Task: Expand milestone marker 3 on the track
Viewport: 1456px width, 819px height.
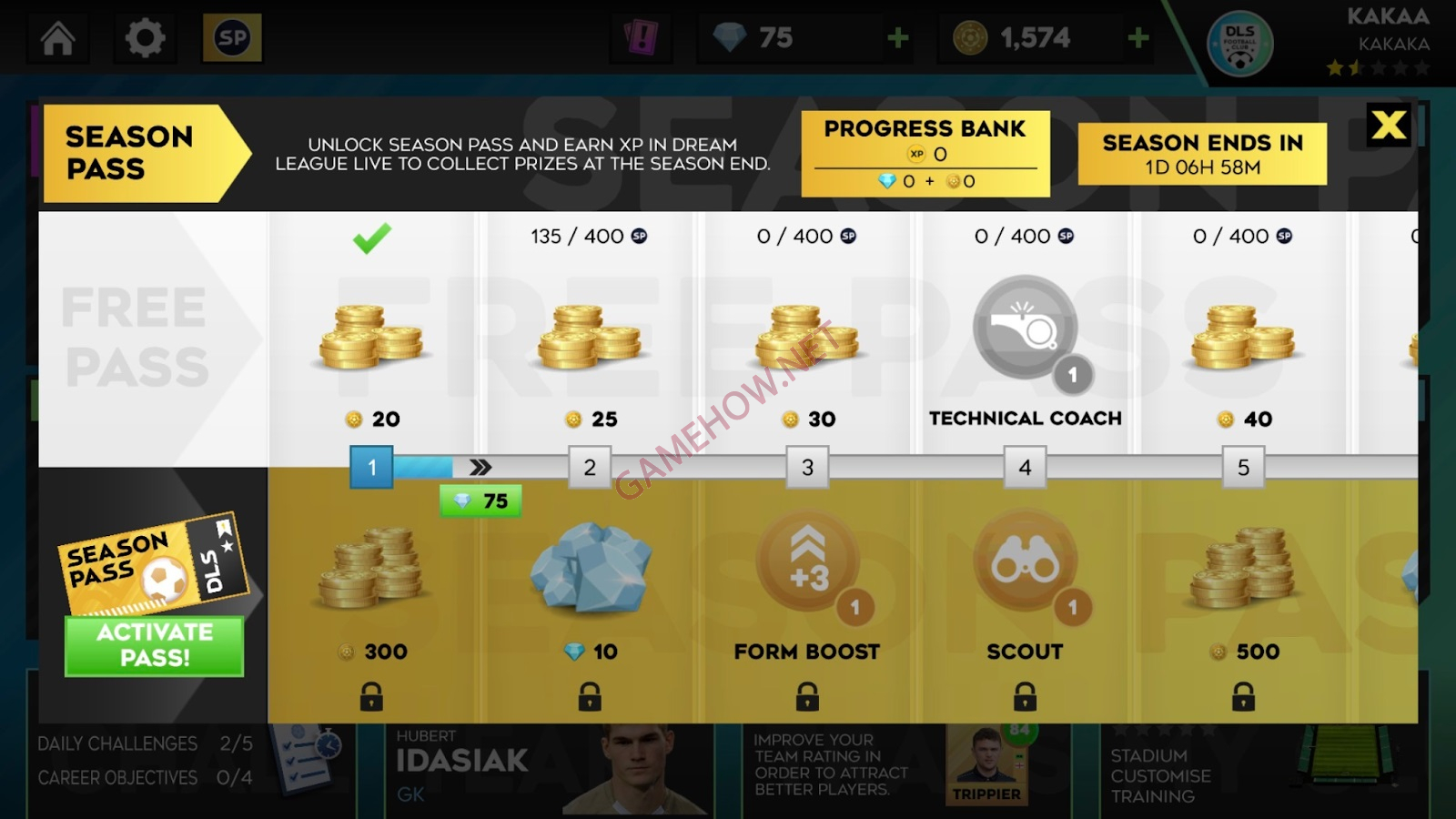Action: [x=807, y=466]
